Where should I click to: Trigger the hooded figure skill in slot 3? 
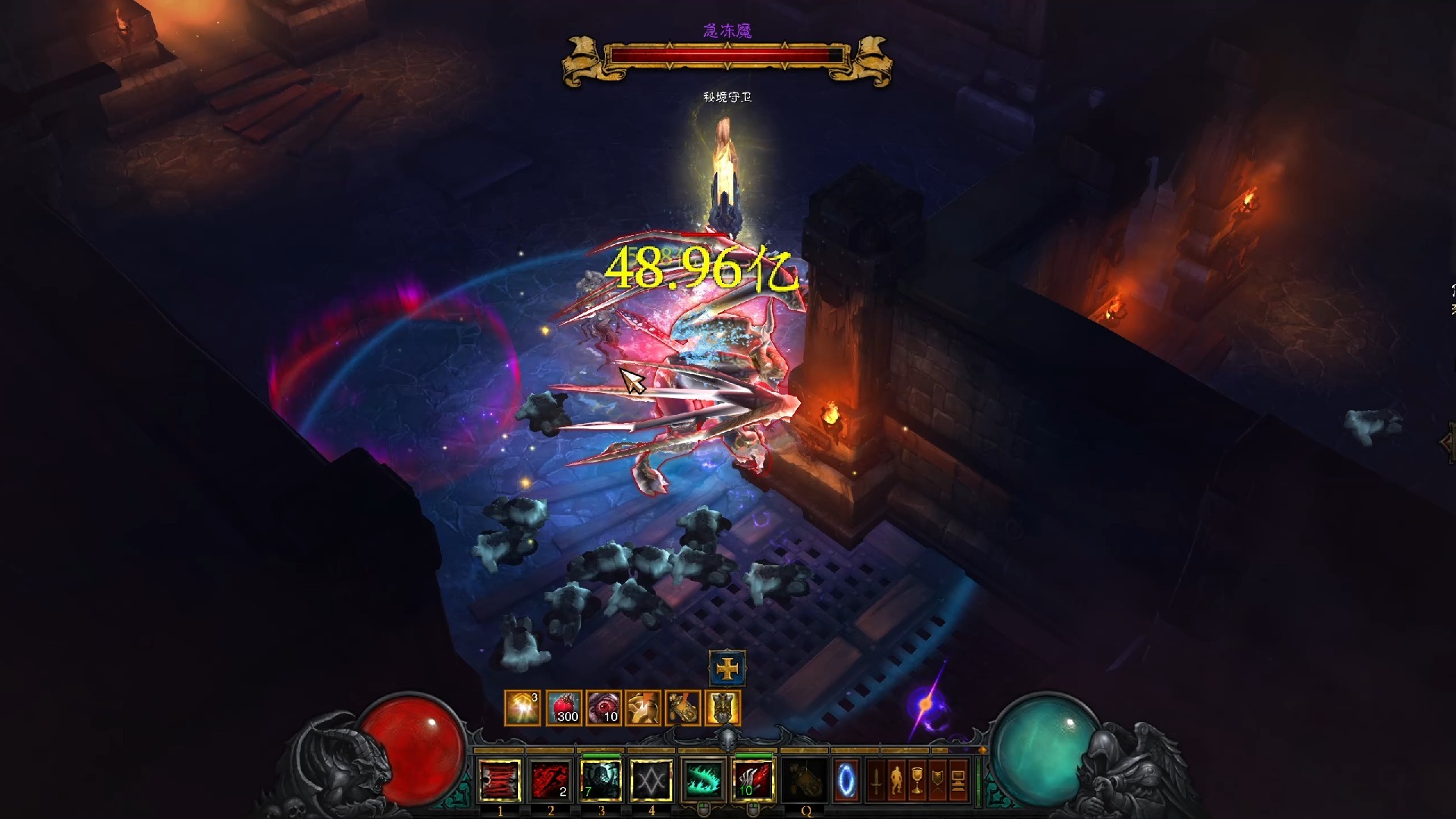pyautogui.click(x=601, y=780)
